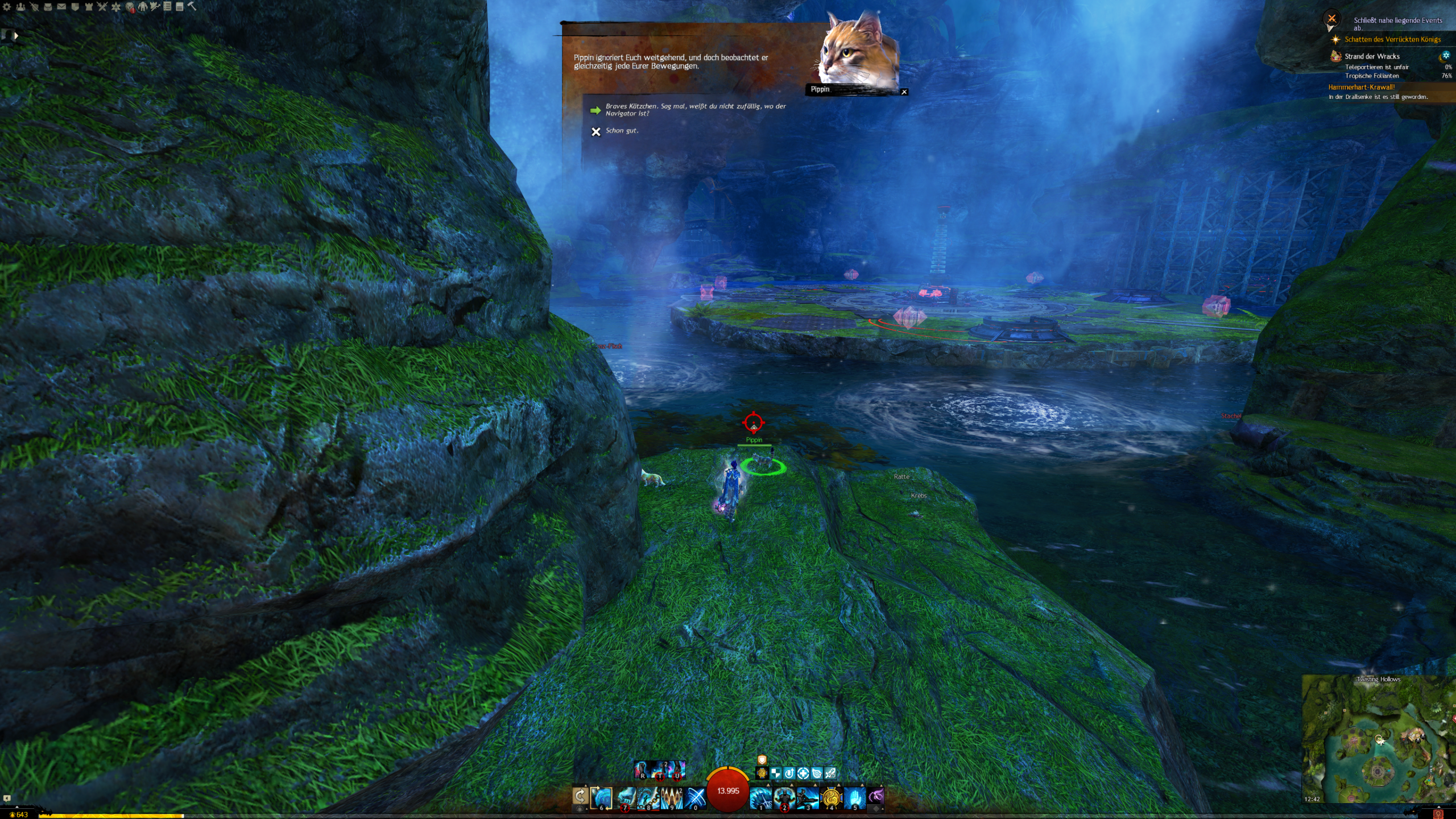This screenshot has height=819, width=1456.
Task: Select 'Schatten des Verrückten Königs' tracker entry
Action: click(1392, 39)
